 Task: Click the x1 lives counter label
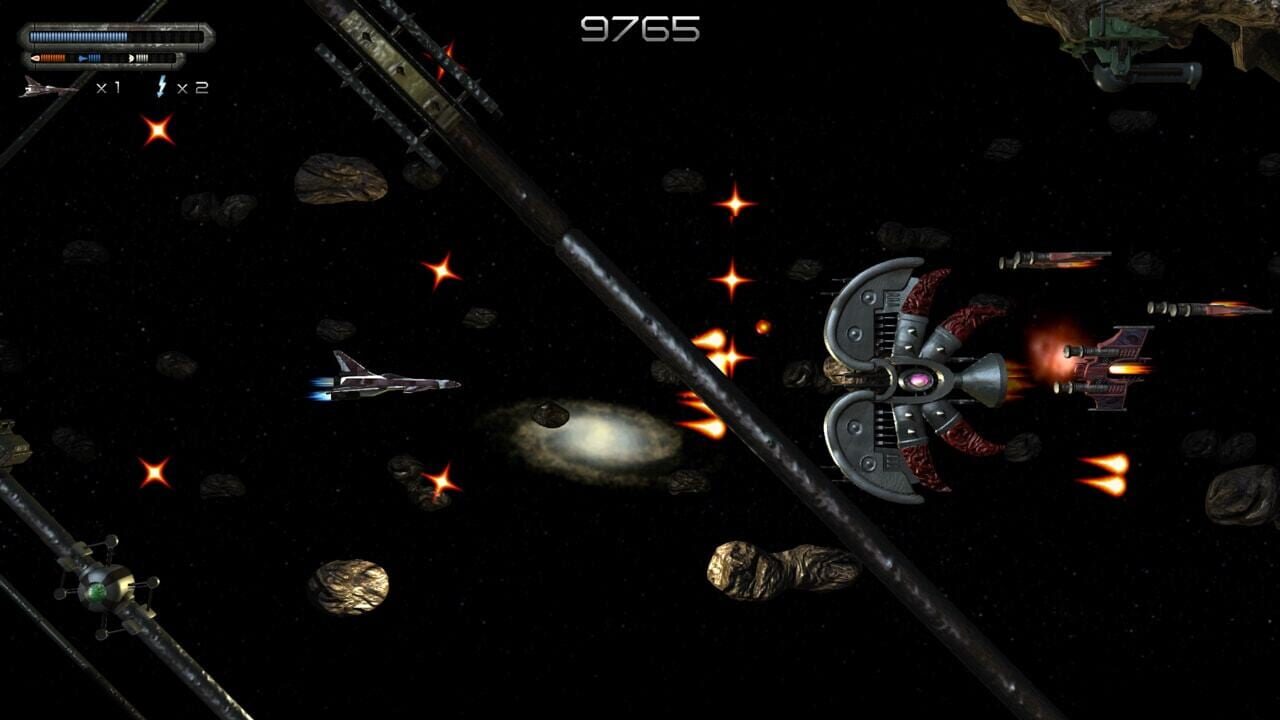pyautogui.click(x=107, y=86)
